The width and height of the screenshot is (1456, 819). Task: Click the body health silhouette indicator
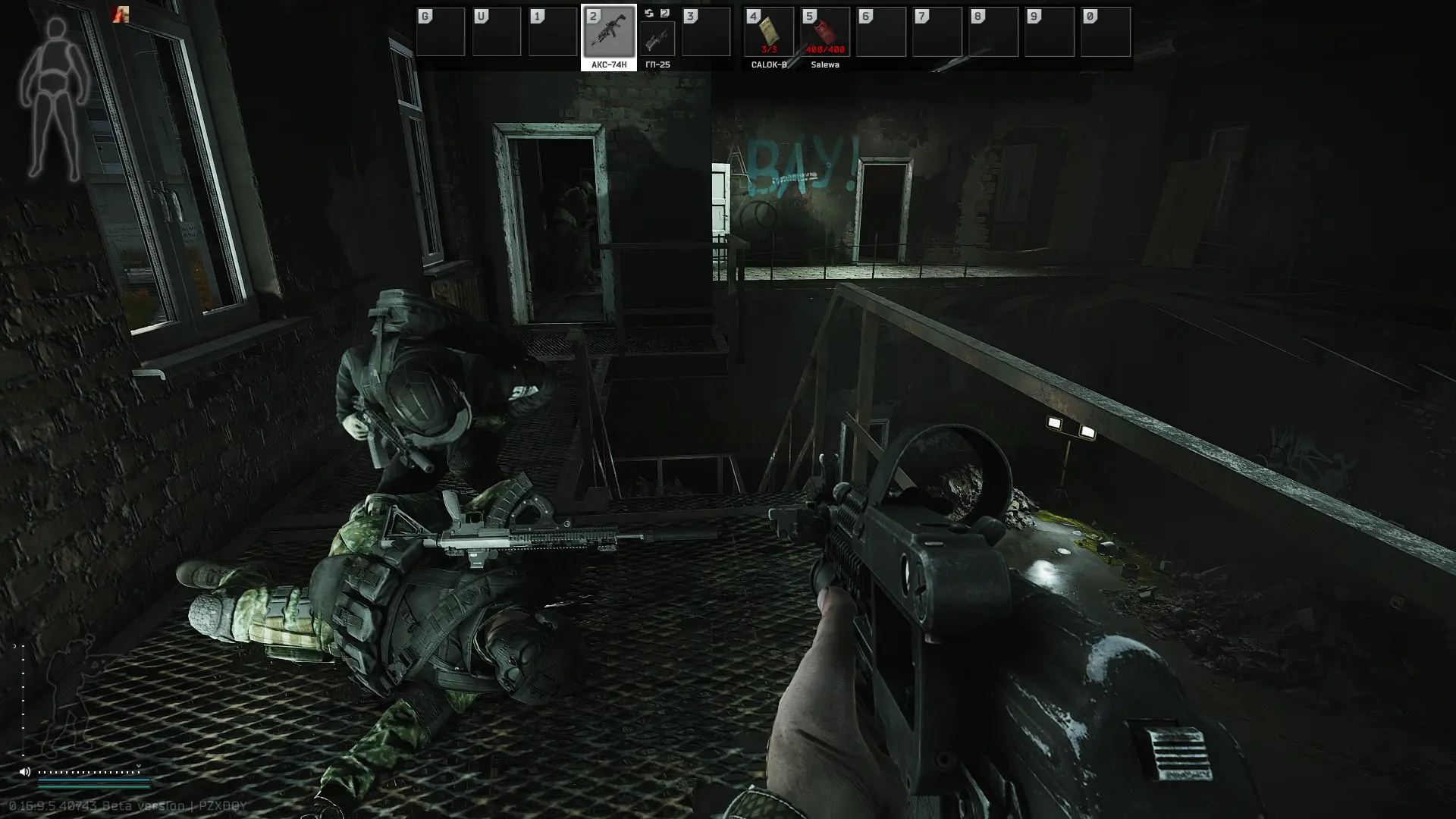pyautogui.click(x=54, y=99)
